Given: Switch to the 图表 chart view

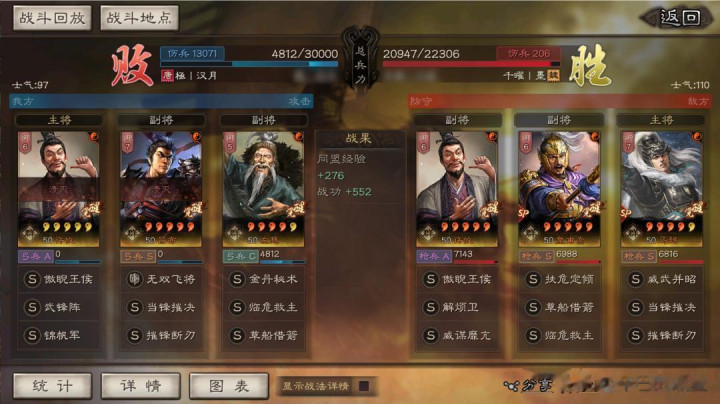Looking at the screenshot, I should [x=227, y=386].
